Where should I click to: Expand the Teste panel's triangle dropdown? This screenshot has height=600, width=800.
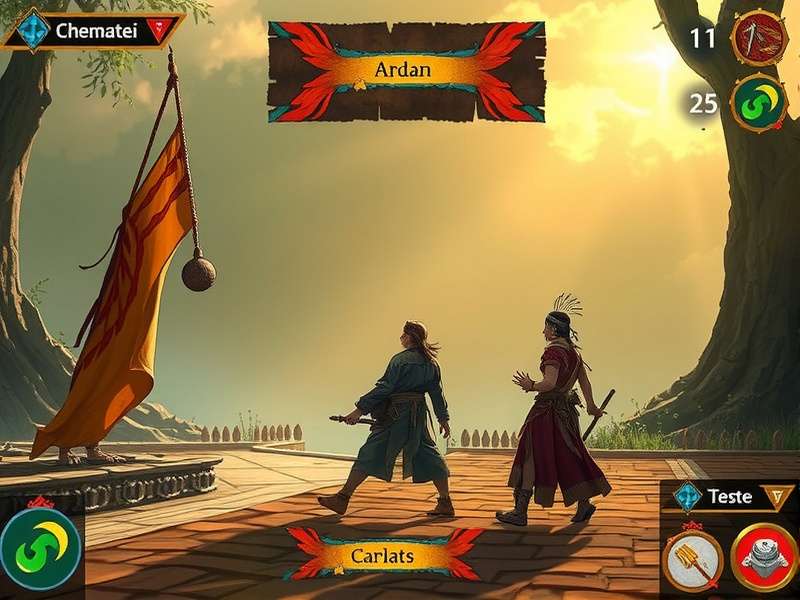(772, 496)
